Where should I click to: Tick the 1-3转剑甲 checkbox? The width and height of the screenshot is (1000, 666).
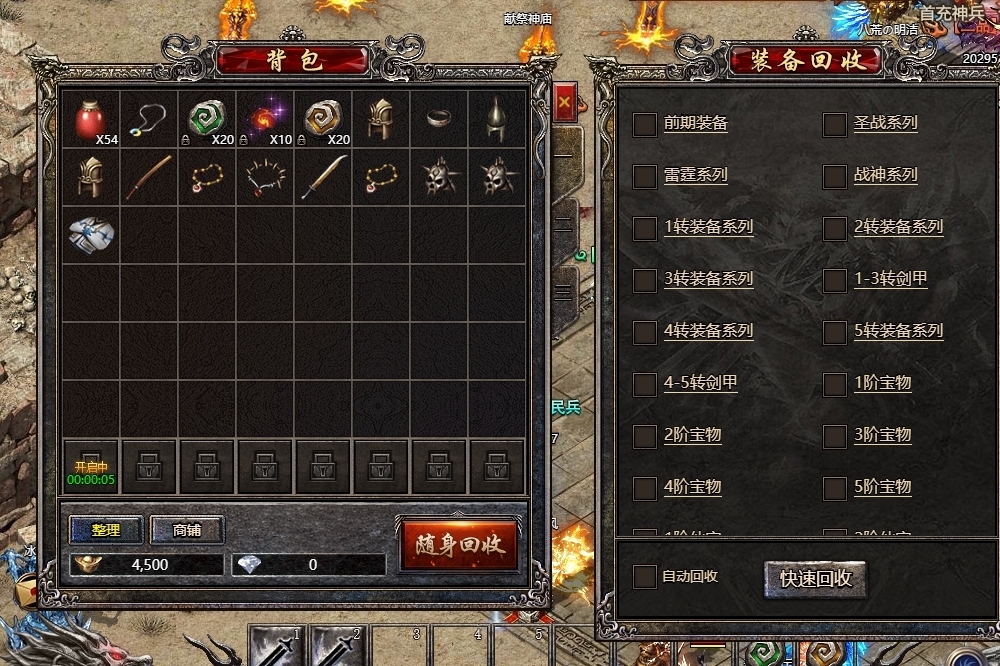(x=834, y=280)
